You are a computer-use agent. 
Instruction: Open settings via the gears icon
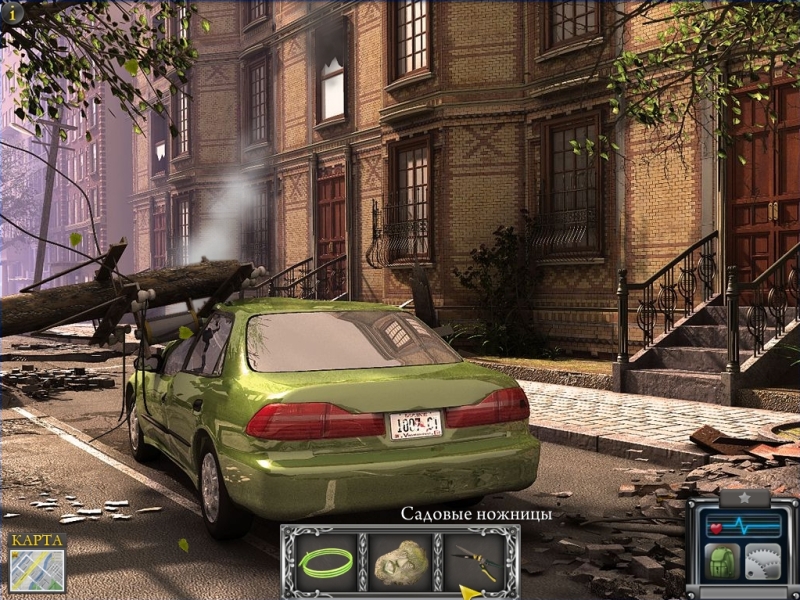point(763,560)
